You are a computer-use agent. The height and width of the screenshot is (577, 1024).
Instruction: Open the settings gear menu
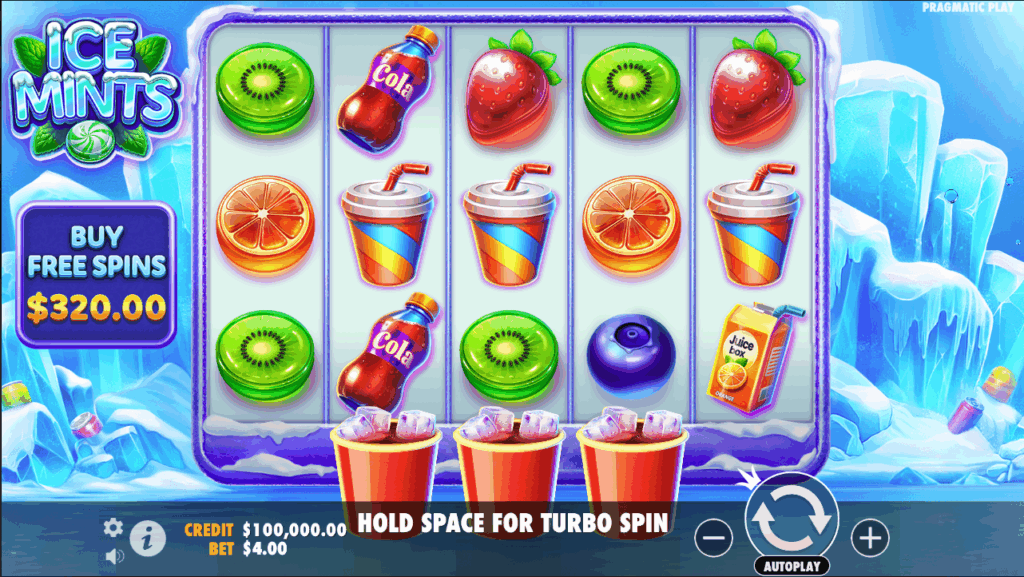[114, 527]
